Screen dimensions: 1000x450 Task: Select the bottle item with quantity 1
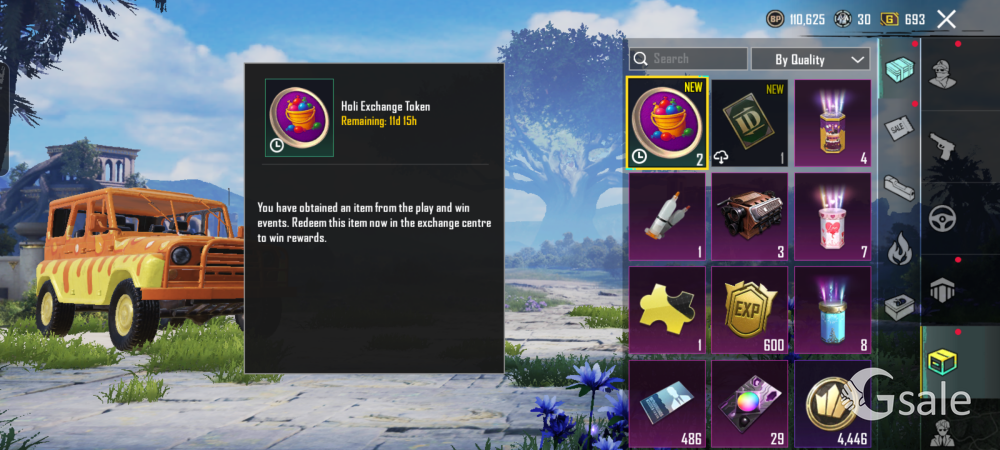tap(668, 216)
